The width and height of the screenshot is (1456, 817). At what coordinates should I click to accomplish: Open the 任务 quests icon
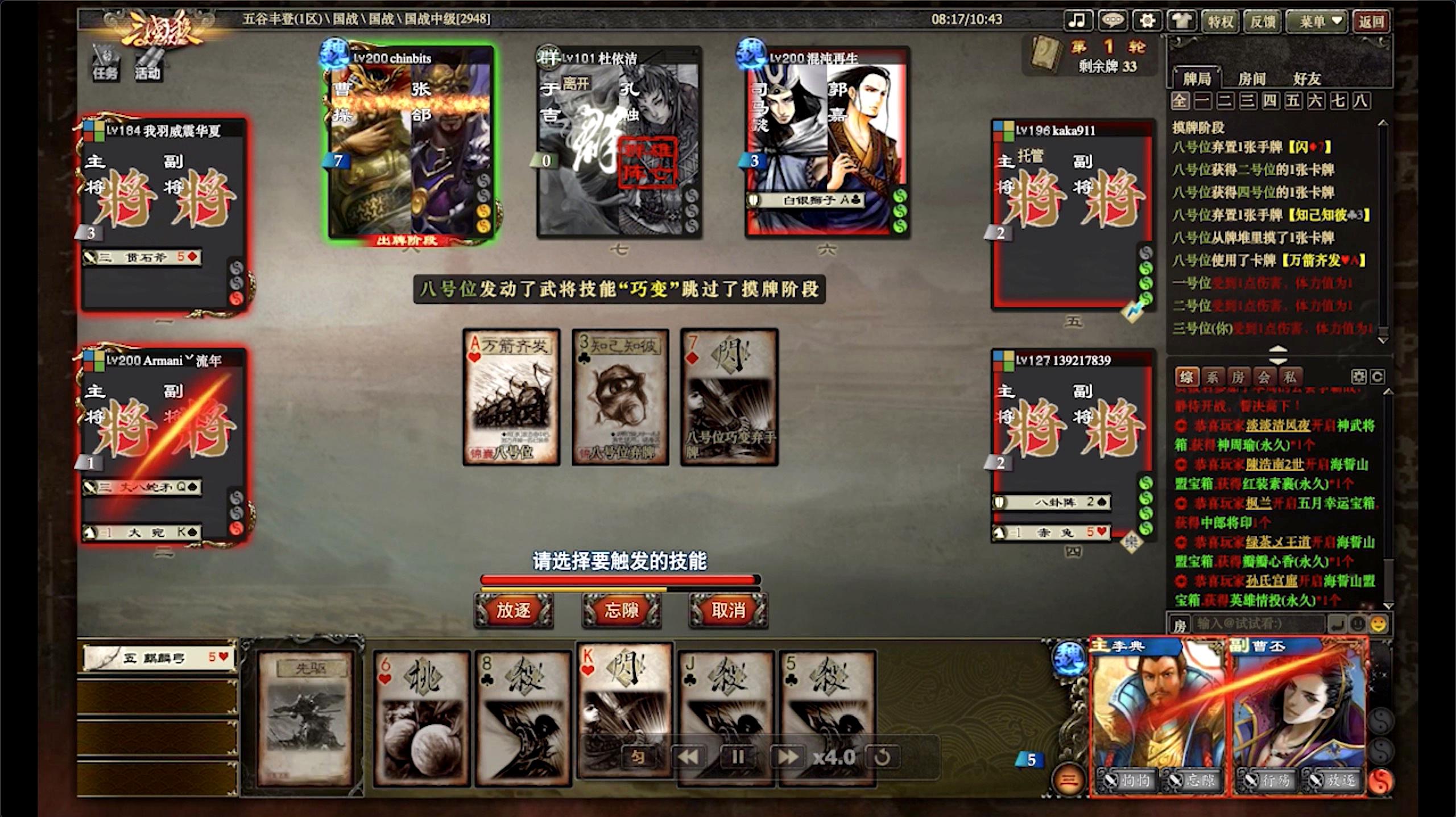pos(105,64)
